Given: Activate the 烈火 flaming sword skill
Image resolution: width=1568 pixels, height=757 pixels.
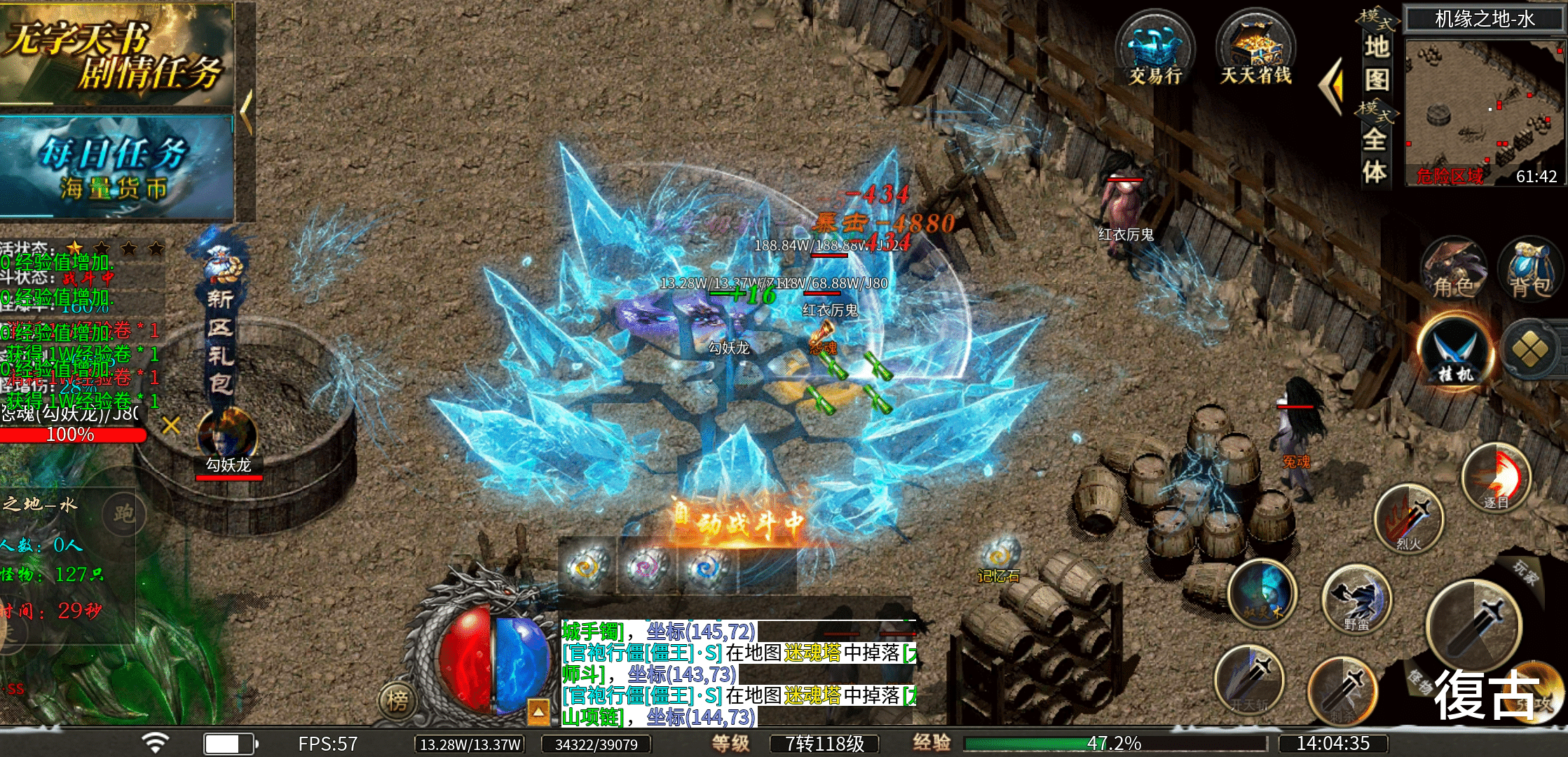Looking at the screenshot, I should pyautogui.click(x=1409, y=519).
